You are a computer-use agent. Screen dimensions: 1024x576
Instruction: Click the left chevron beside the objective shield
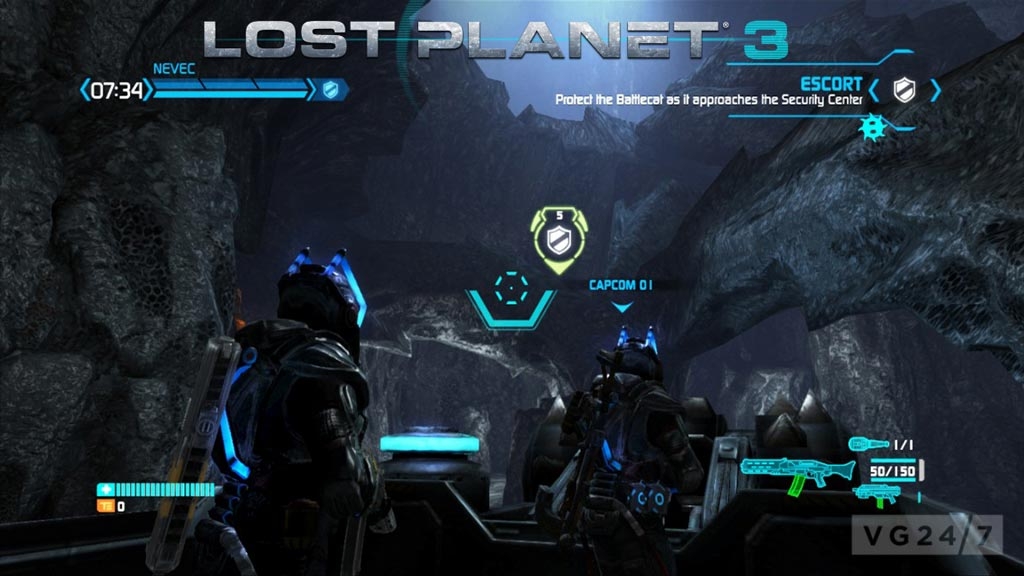tap(874, 90)
